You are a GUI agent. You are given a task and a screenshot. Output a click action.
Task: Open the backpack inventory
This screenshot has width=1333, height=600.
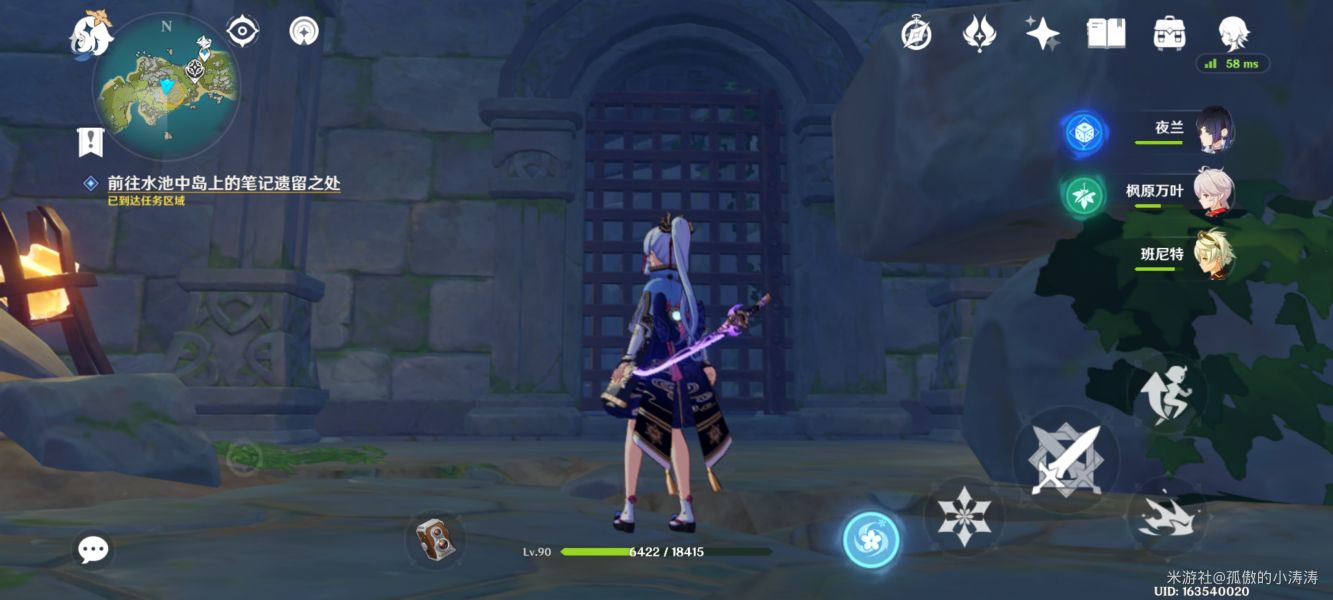coord(1169,34)
